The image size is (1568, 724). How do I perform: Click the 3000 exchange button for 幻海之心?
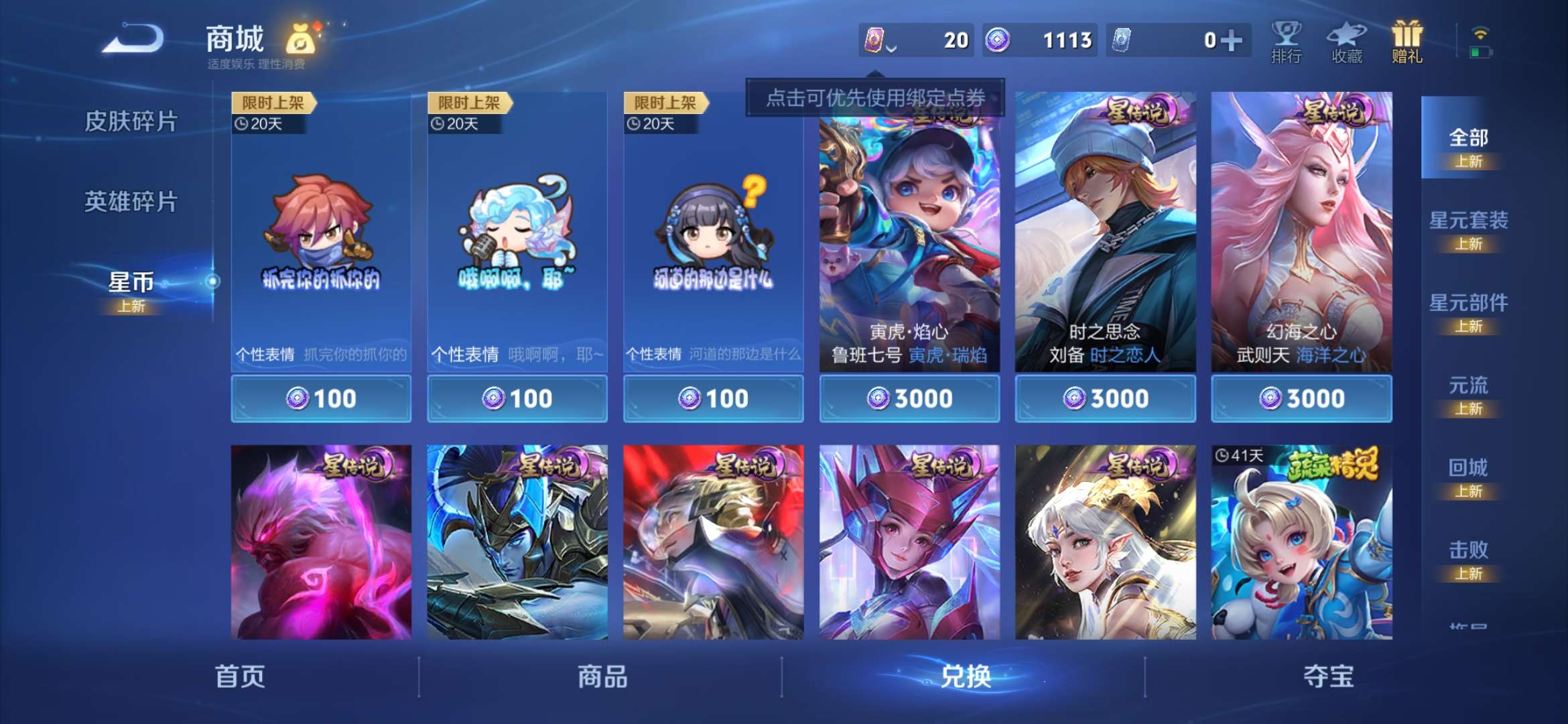[x=1301, y=398]
